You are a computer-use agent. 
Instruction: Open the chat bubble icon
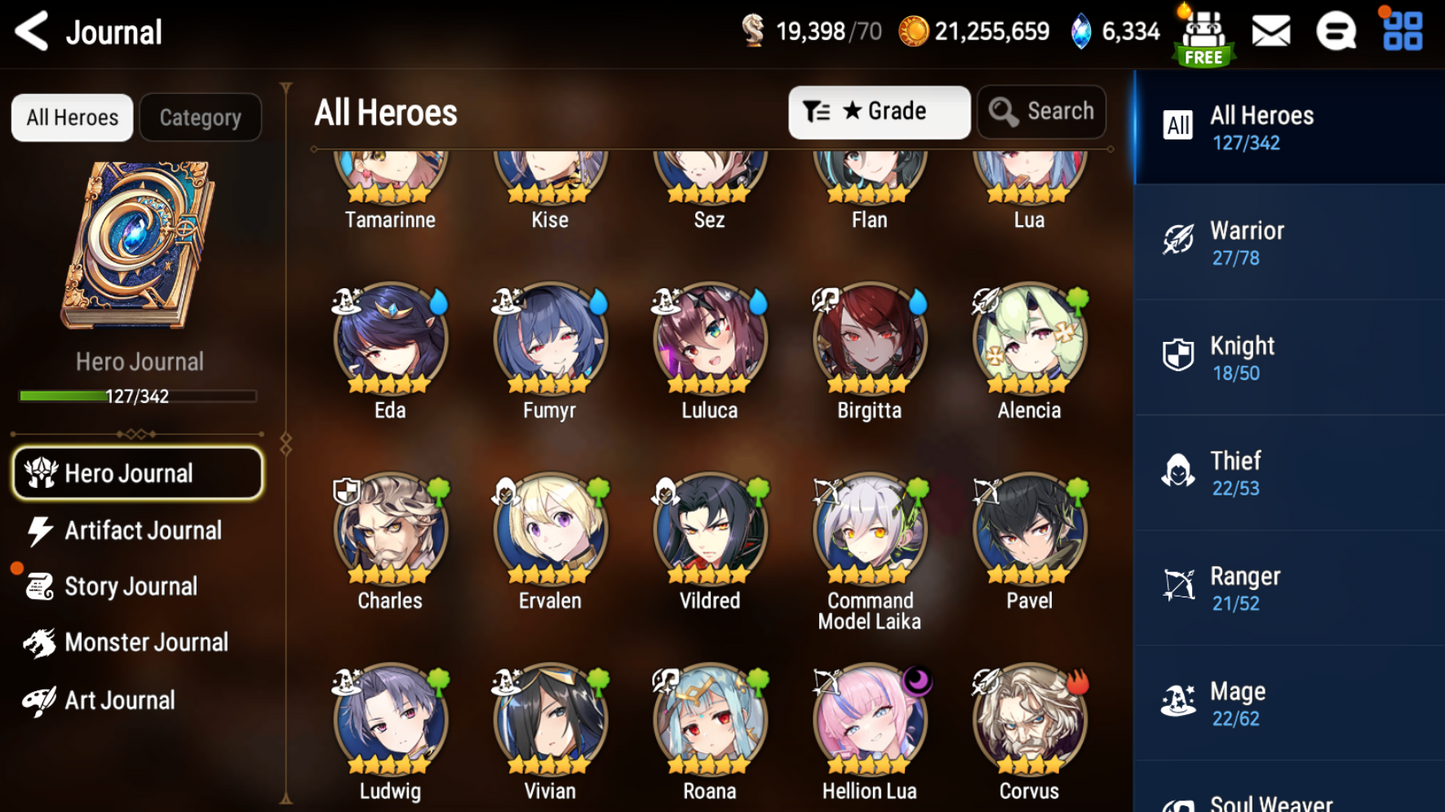click(x=1336, y=32)
